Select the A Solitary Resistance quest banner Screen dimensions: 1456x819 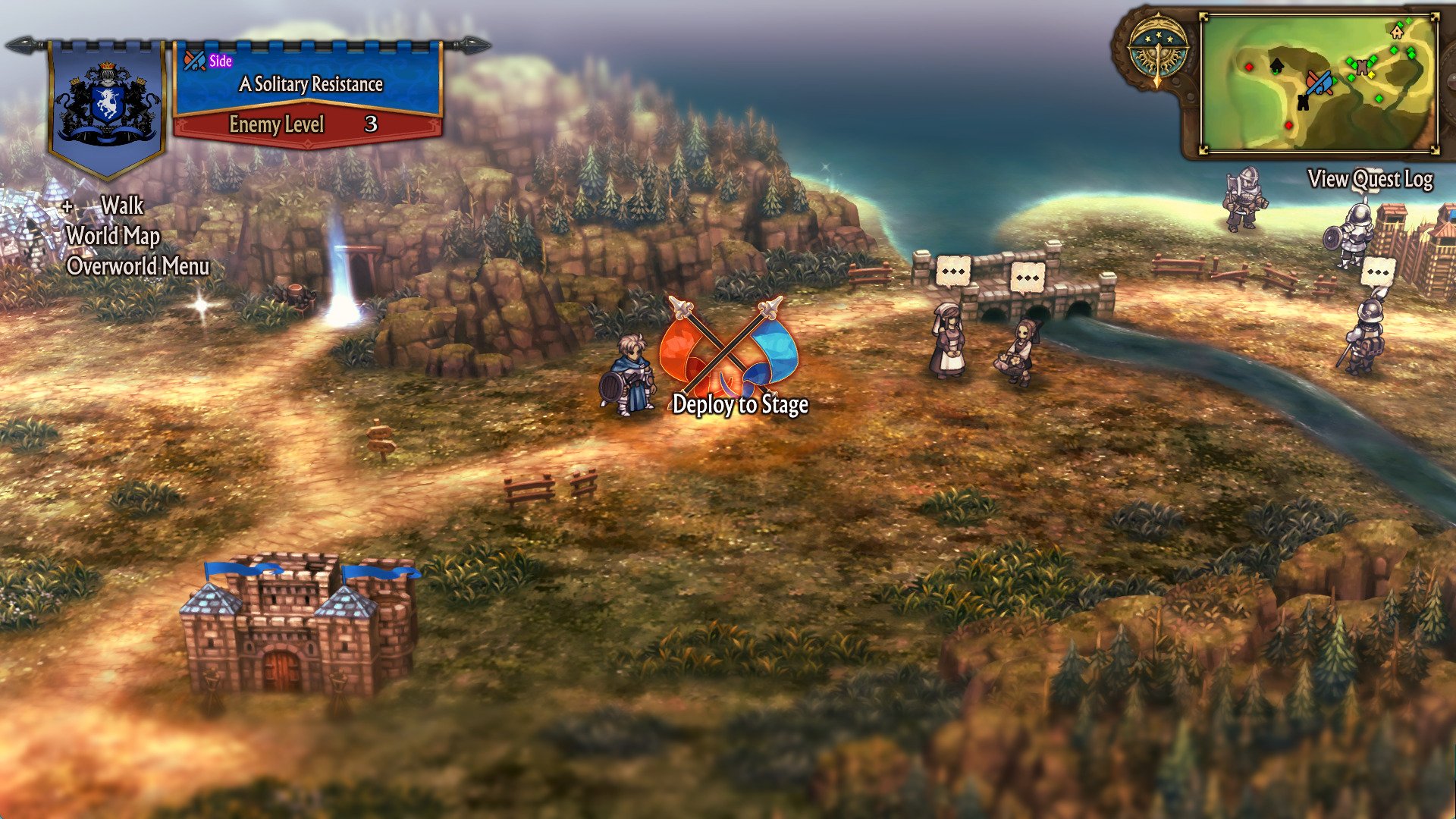(309, 83)
